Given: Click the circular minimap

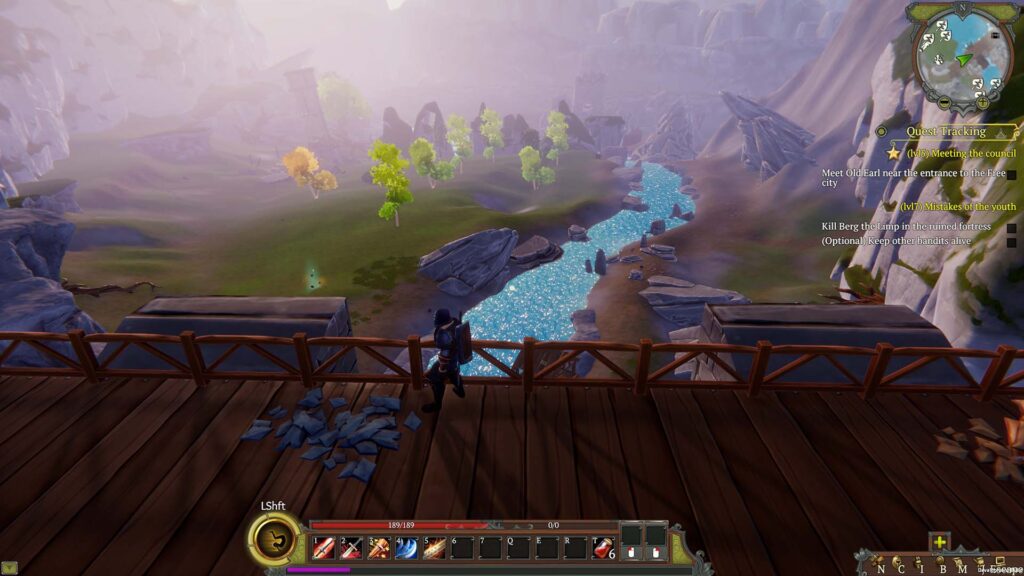Looking at the screenshot, I should coord(962,58).
